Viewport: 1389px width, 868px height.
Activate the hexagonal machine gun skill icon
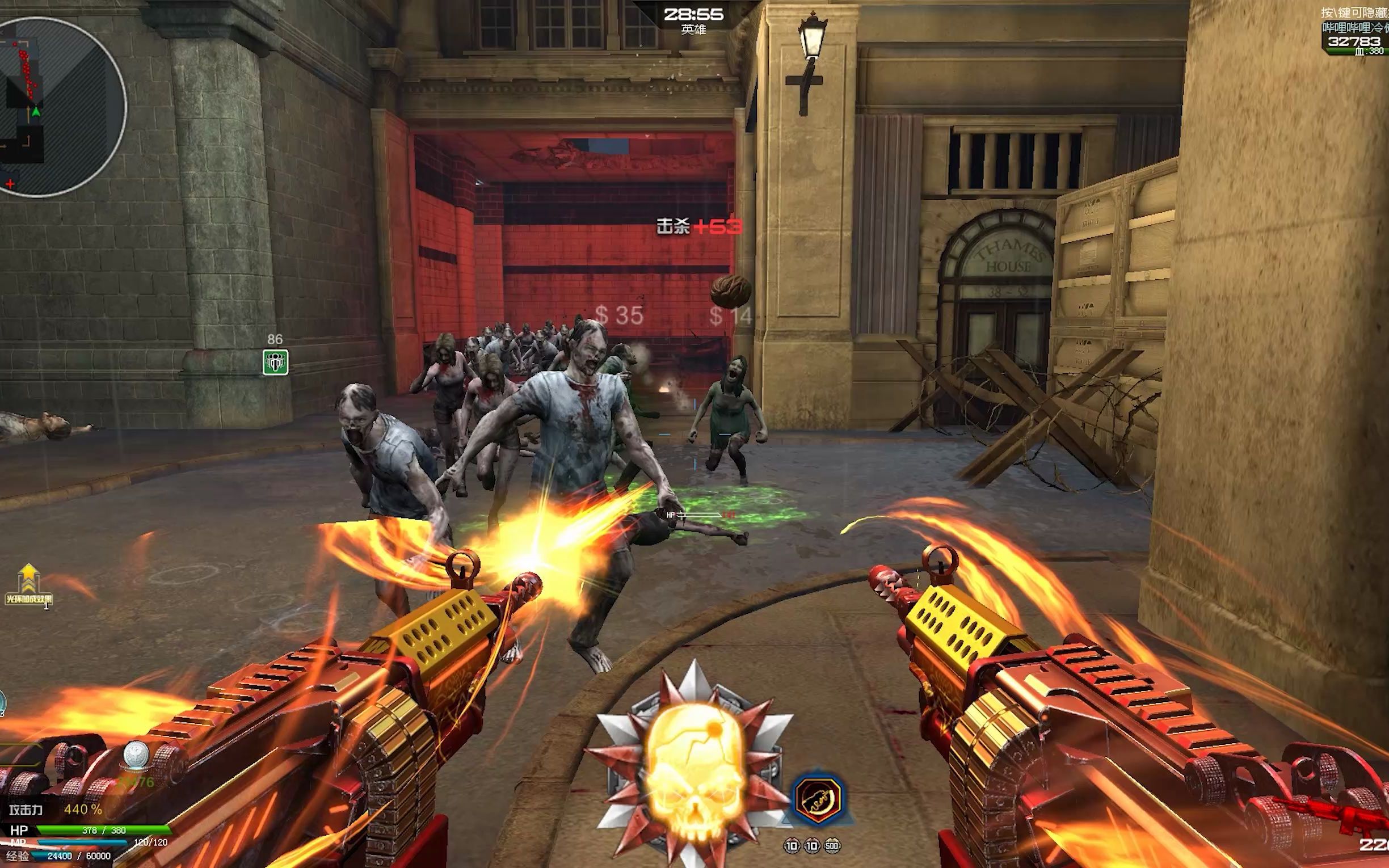[817, 798]
